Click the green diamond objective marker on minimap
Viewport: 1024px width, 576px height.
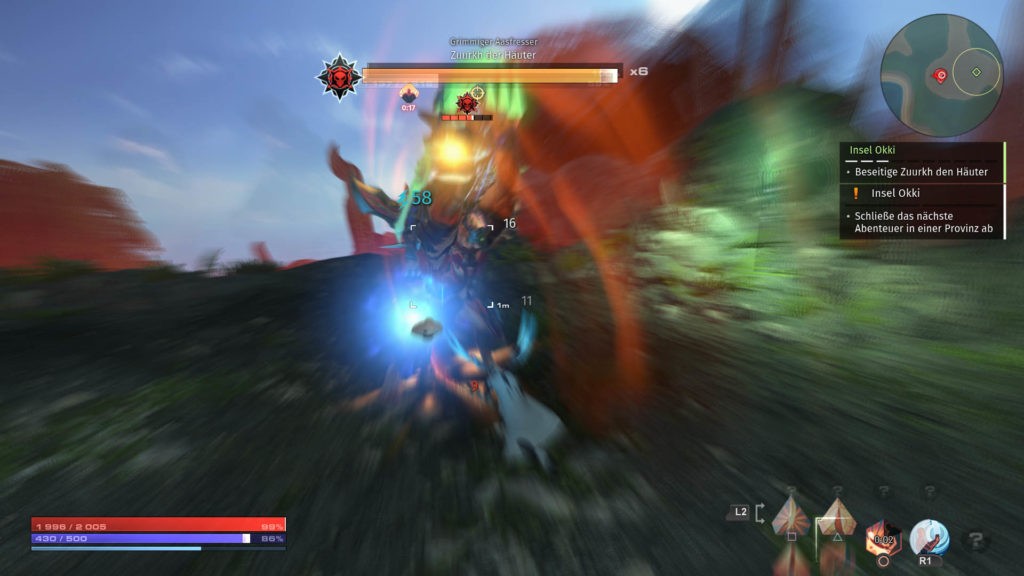976,72
